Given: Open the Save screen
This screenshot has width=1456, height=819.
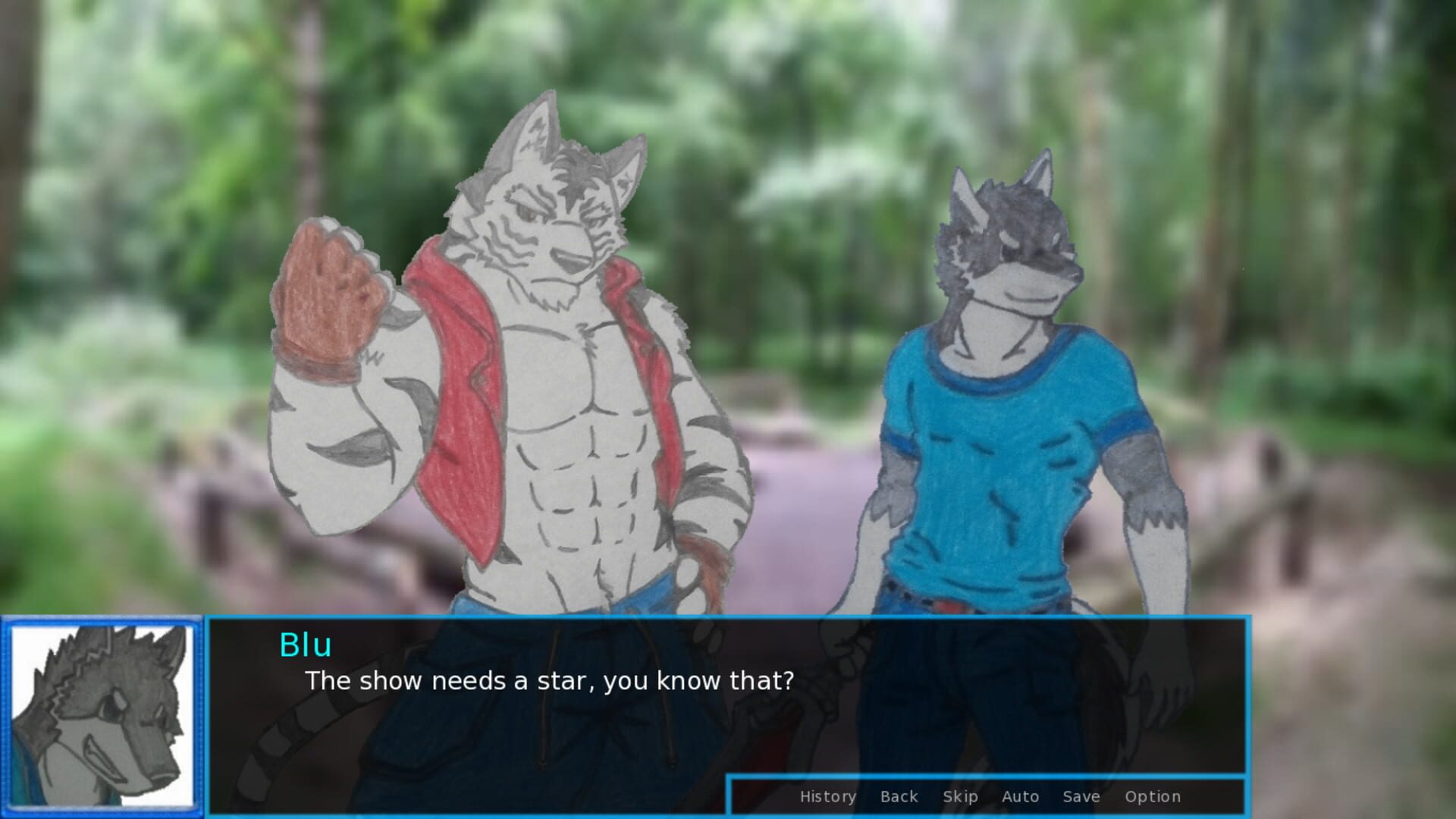Looking at the screenshot, I should point(1081,796).
